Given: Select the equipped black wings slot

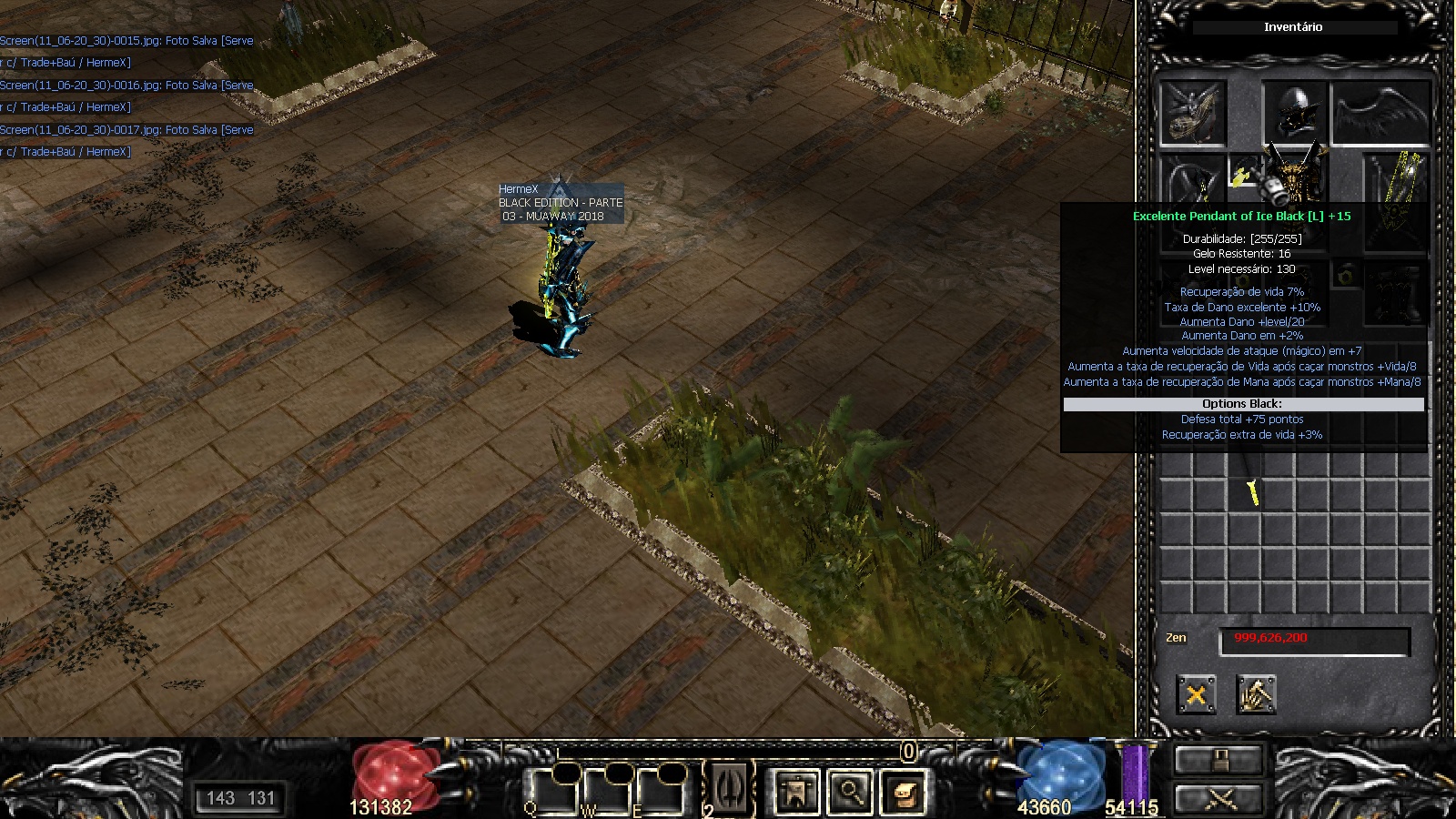Looking at the screenshot, I should [x=1380, y=114].
